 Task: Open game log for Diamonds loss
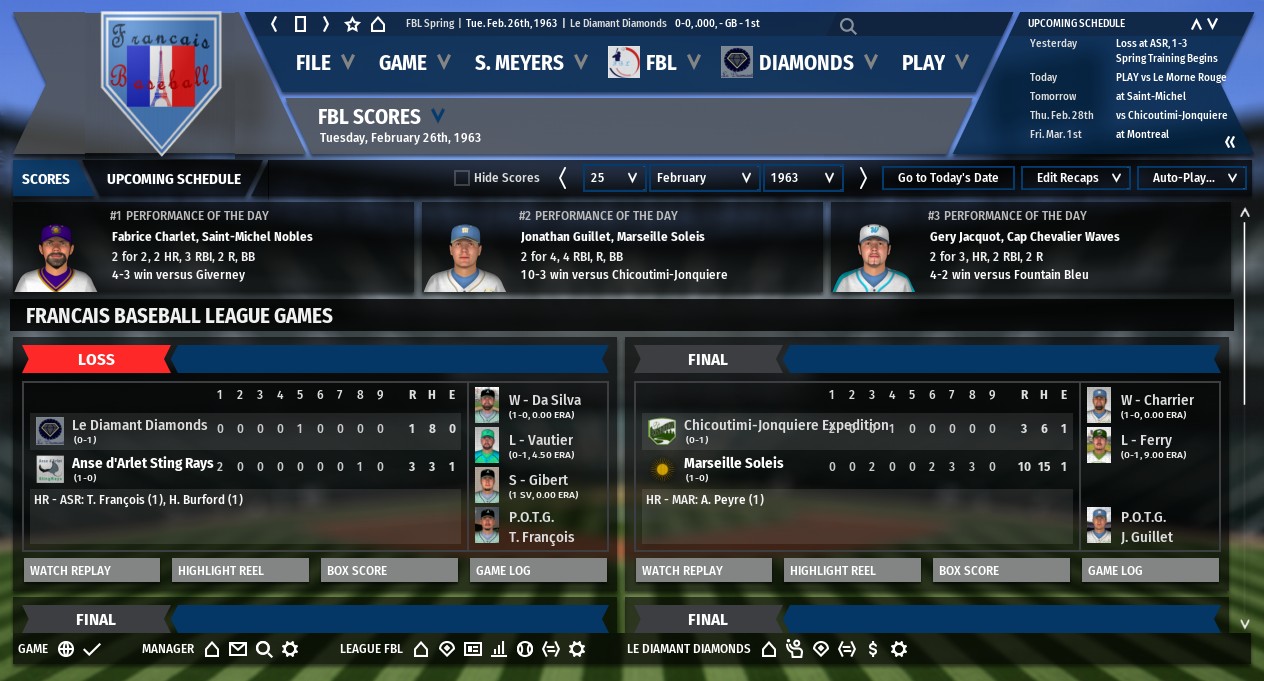(538, 570)
